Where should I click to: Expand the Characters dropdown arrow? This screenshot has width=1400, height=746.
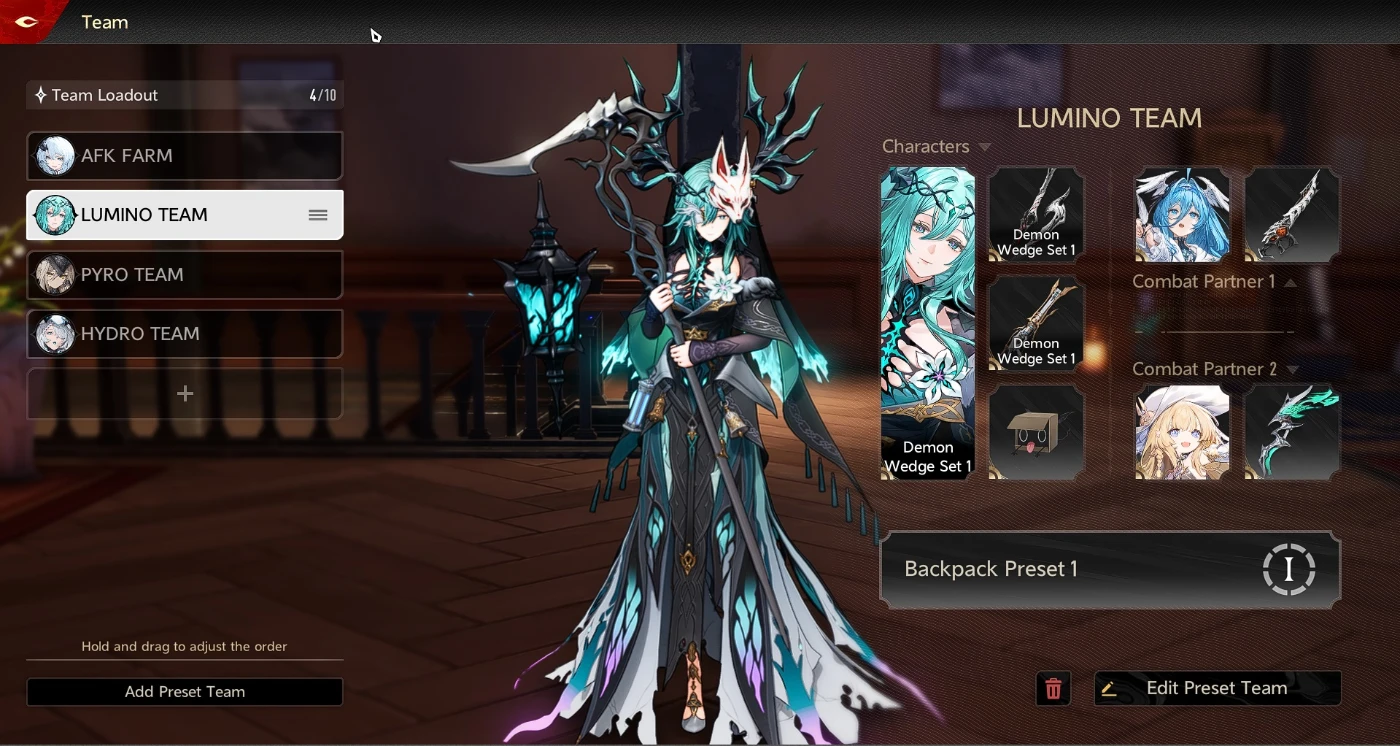pyautogui.click(x=985, y=148)
